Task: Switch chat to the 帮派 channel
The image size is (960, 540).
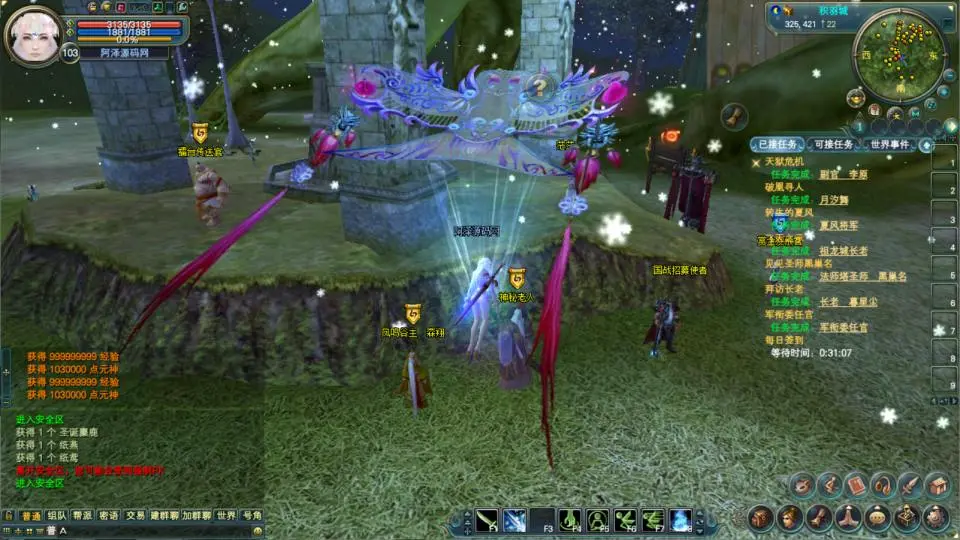Action: pos(83,516)
